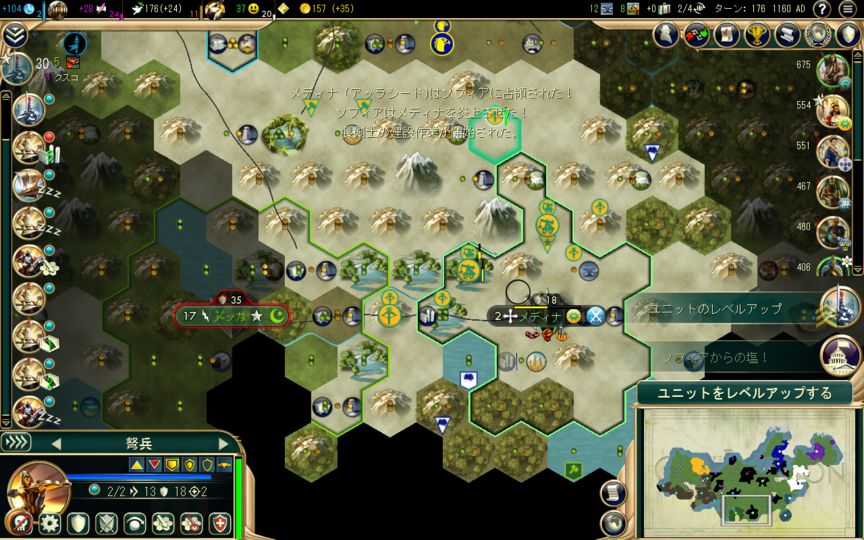Open the main menu hamburger button
This screenshot has height=540, width=864.
click(846, 9)
